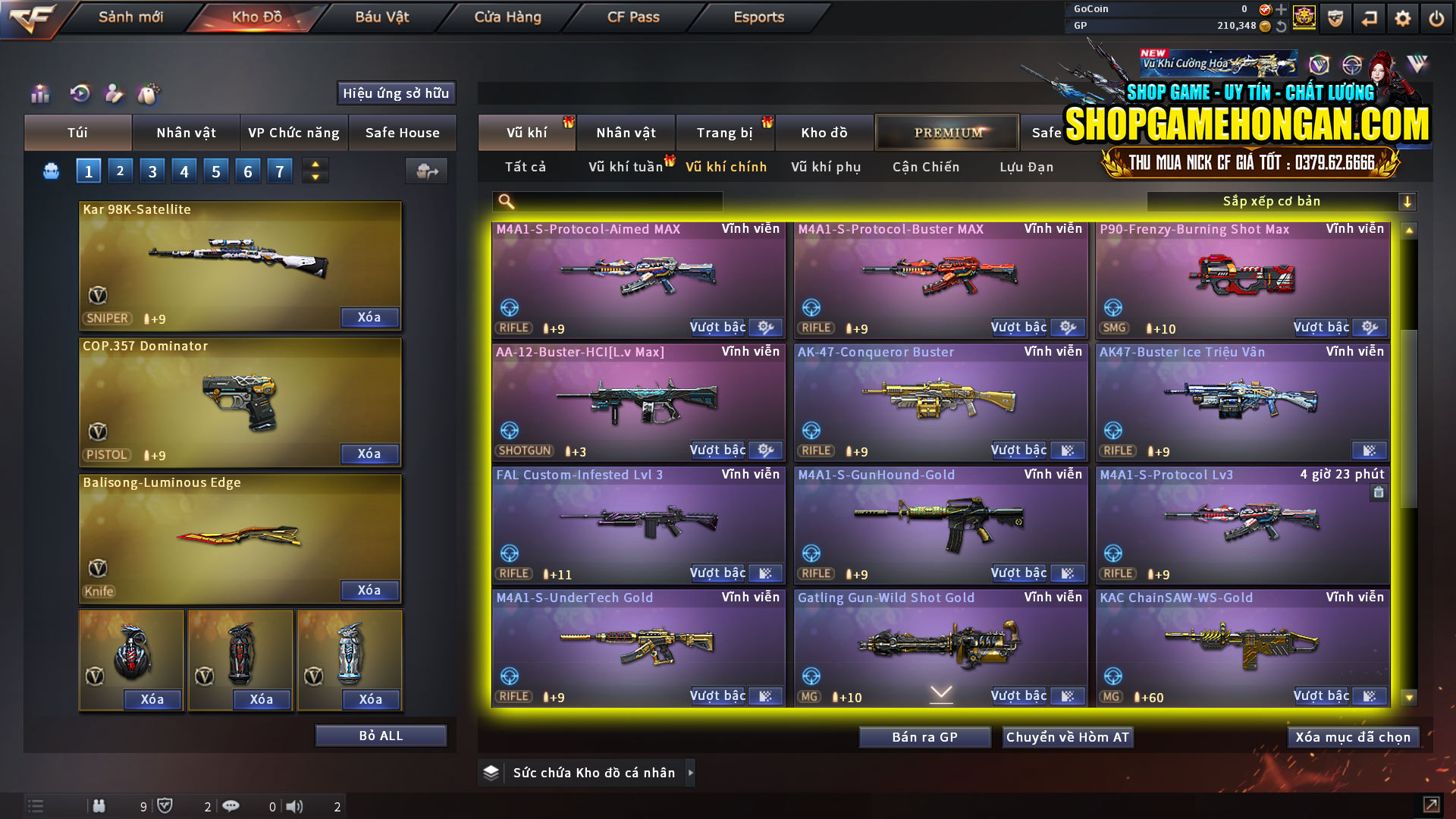Select bag slot 7

[x=279, y=171]
